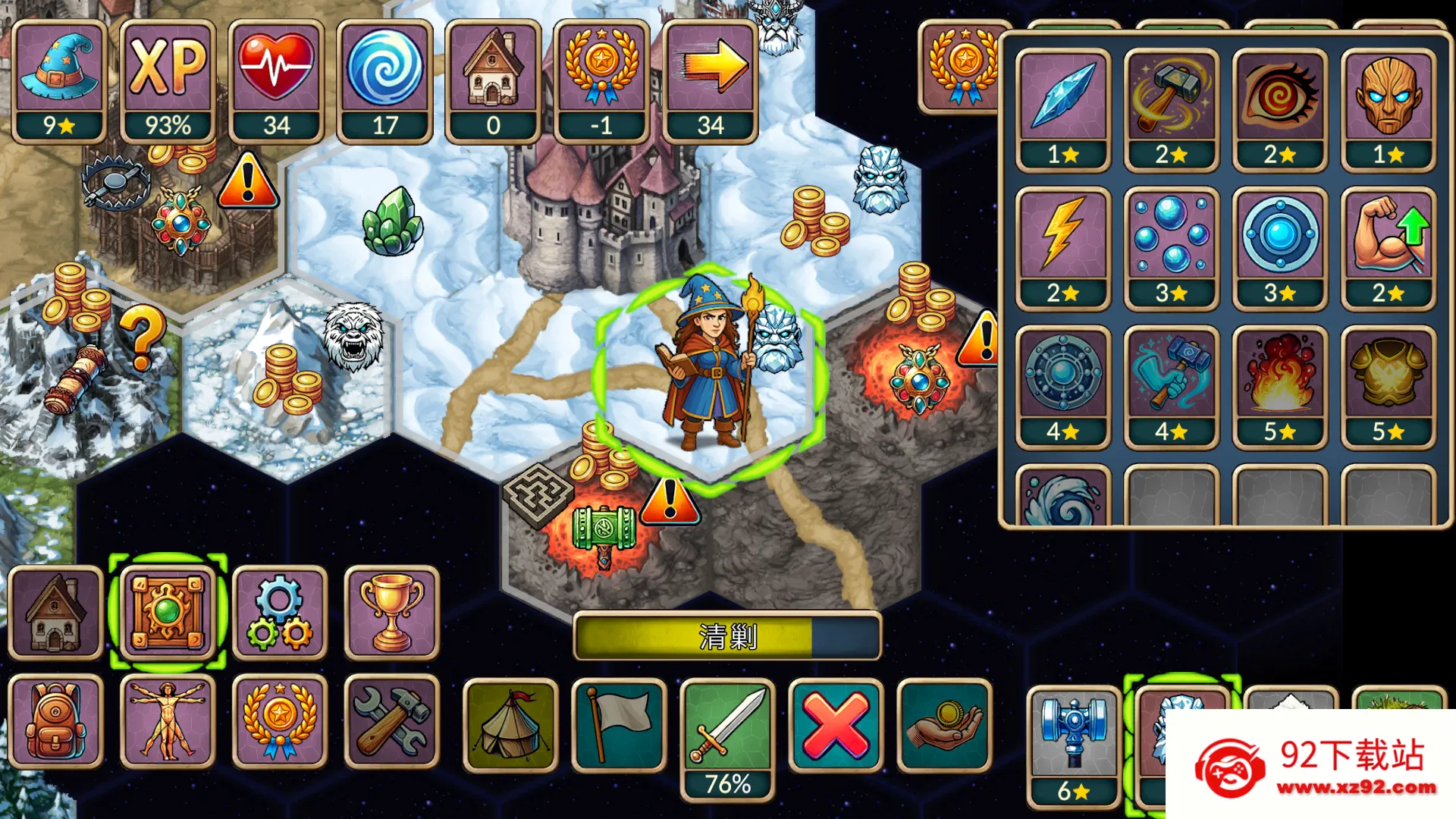Cancel with the red X button
The width and height of the screenshot is (1456, 819).
click(x=836, y=726)
